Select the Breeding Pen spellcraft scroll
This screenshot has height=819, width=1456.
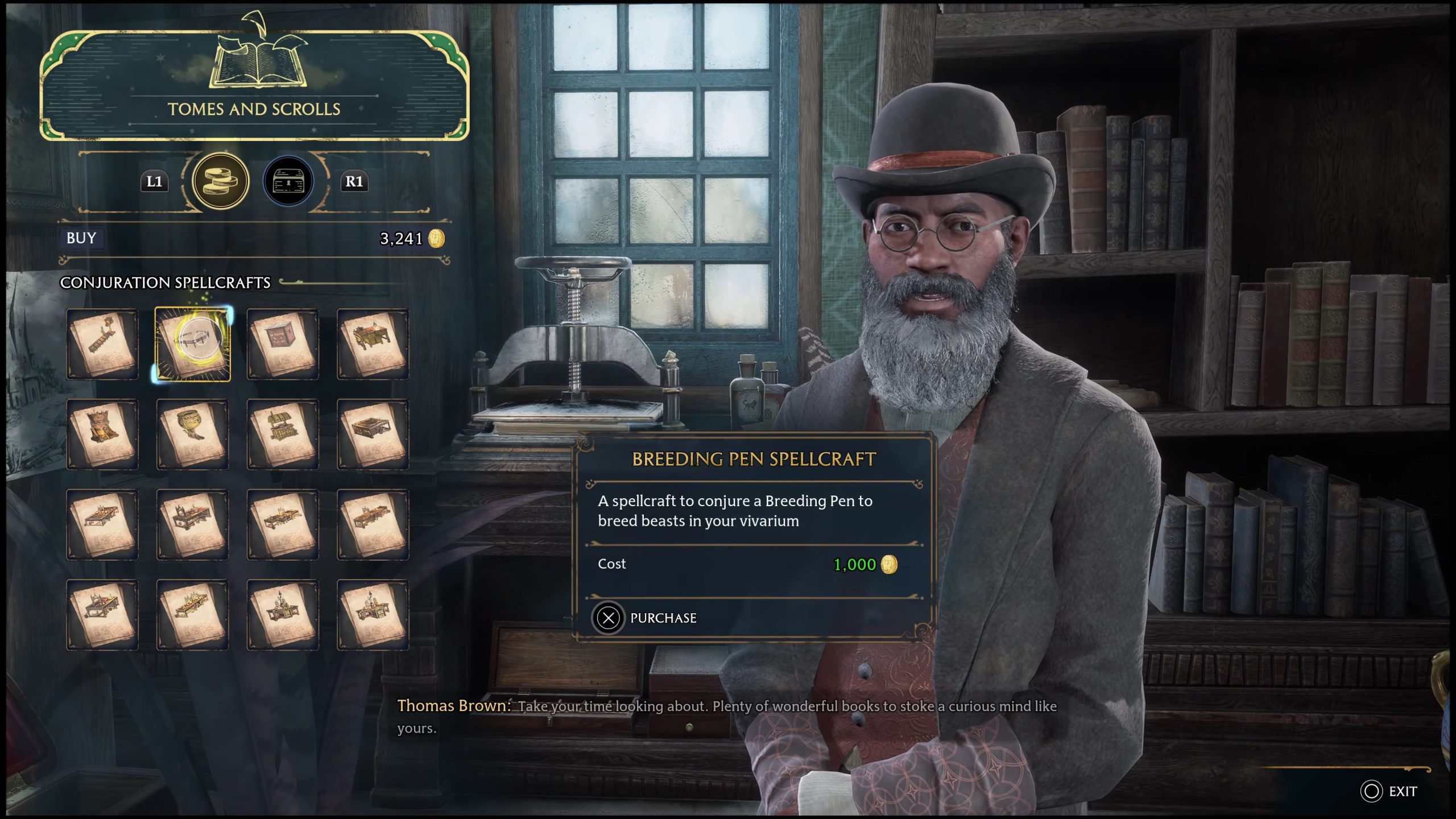click(193, 344)
